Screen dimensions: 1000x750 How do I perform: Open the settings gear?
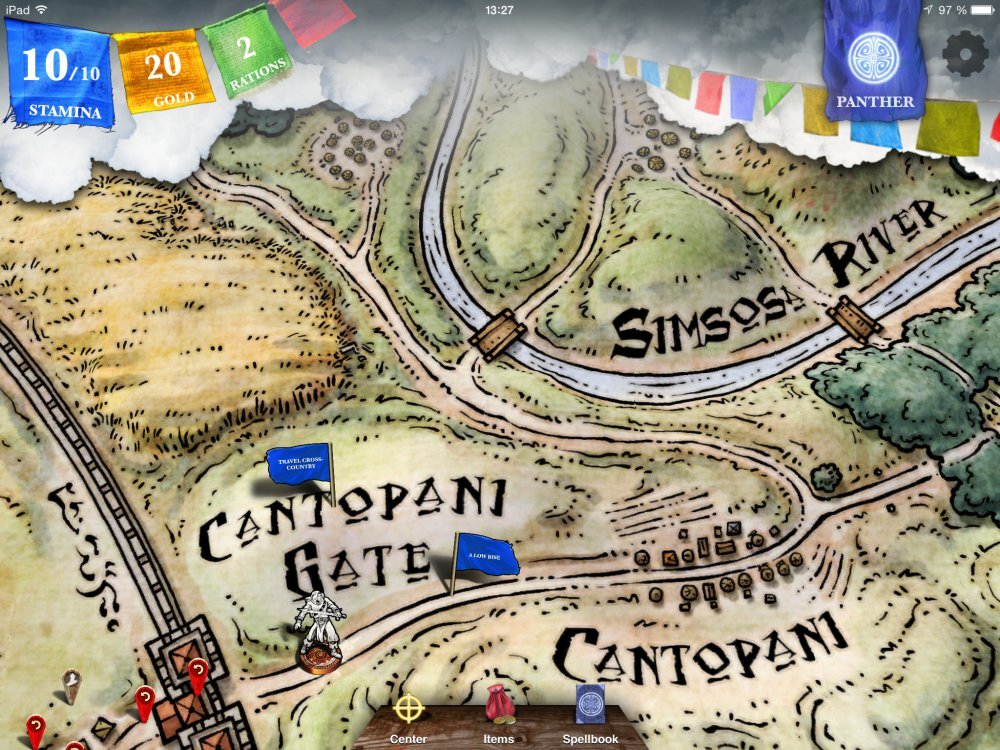coord(965,54)
